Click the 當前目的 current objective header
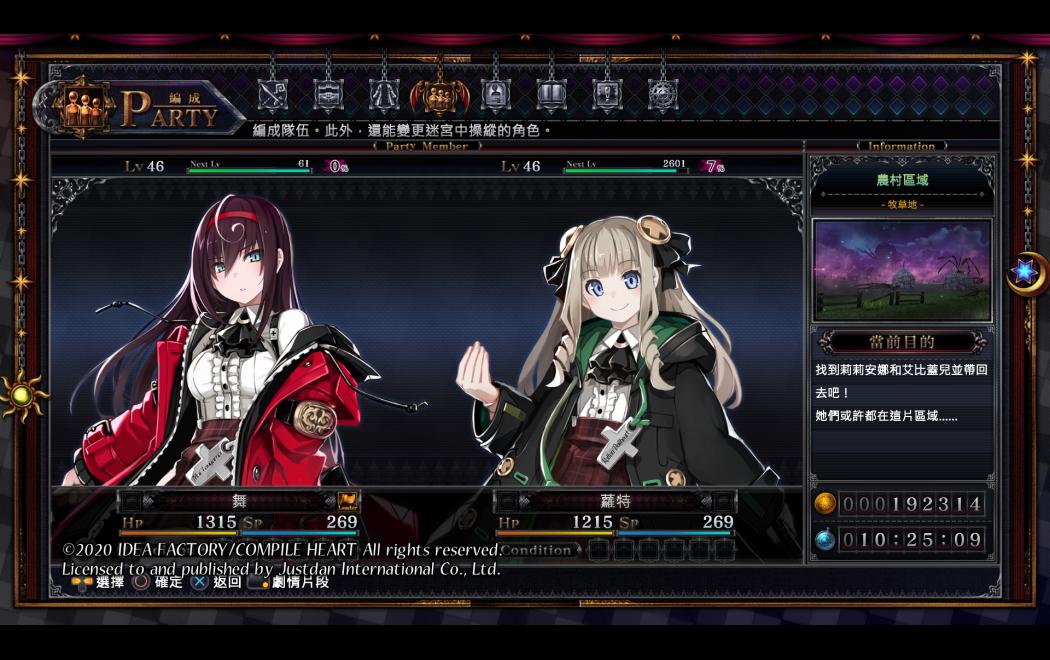The image size is (1050, 660). pos(902,342)
